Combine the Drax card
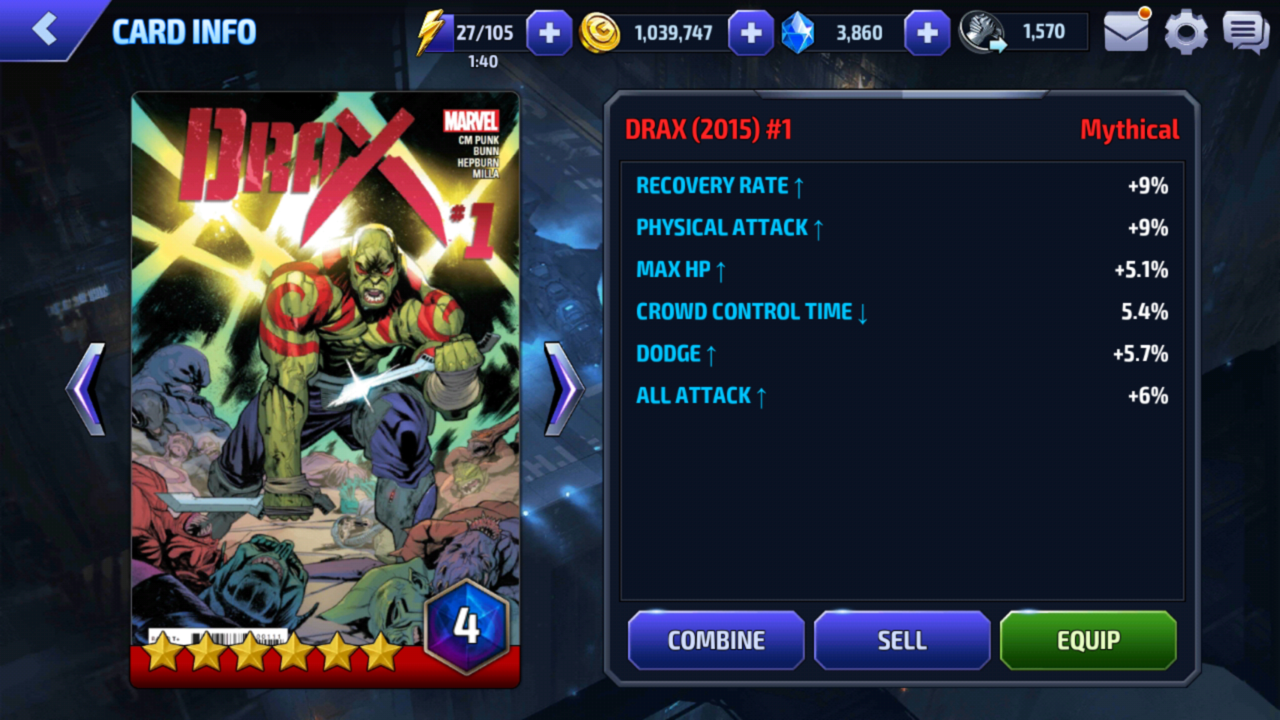The width and height of the screenshot is (1280, 720). (x=716, y=640)
